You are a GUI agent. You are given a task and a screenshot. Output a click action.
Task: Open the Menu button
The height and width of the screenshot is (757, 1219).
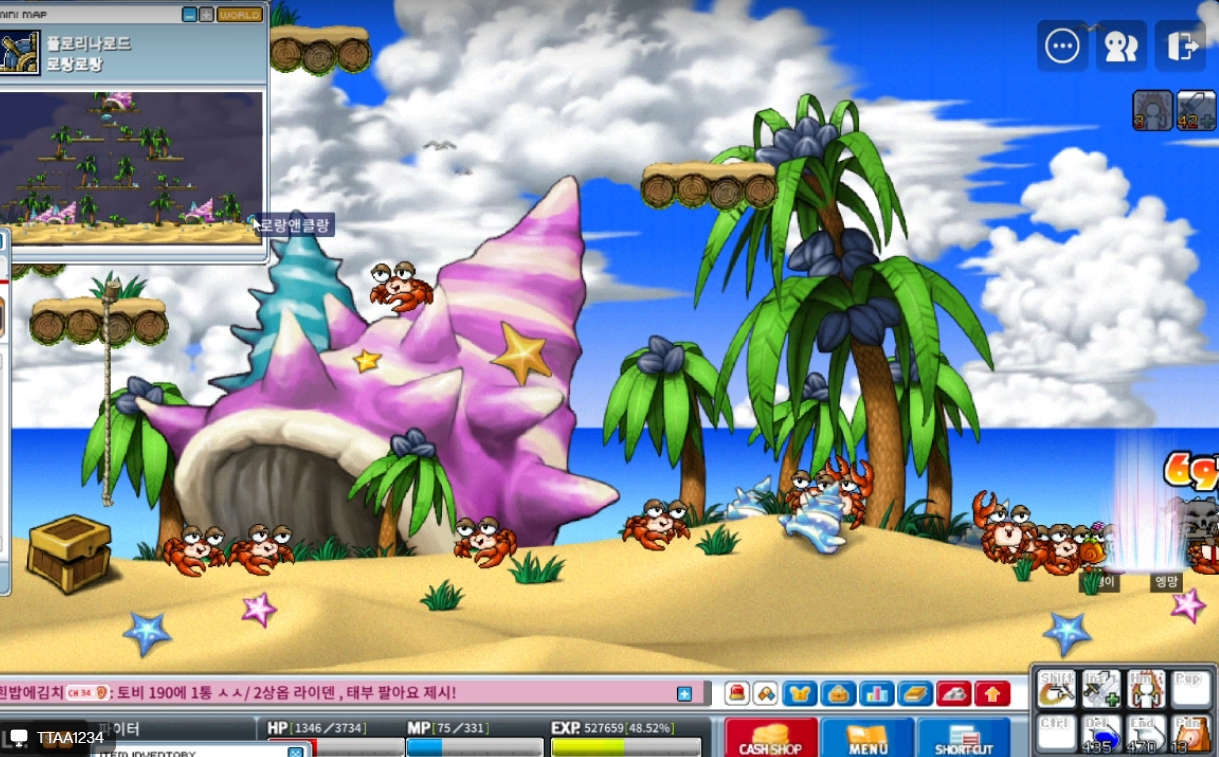pyautogui.click(x=867, y=737)
